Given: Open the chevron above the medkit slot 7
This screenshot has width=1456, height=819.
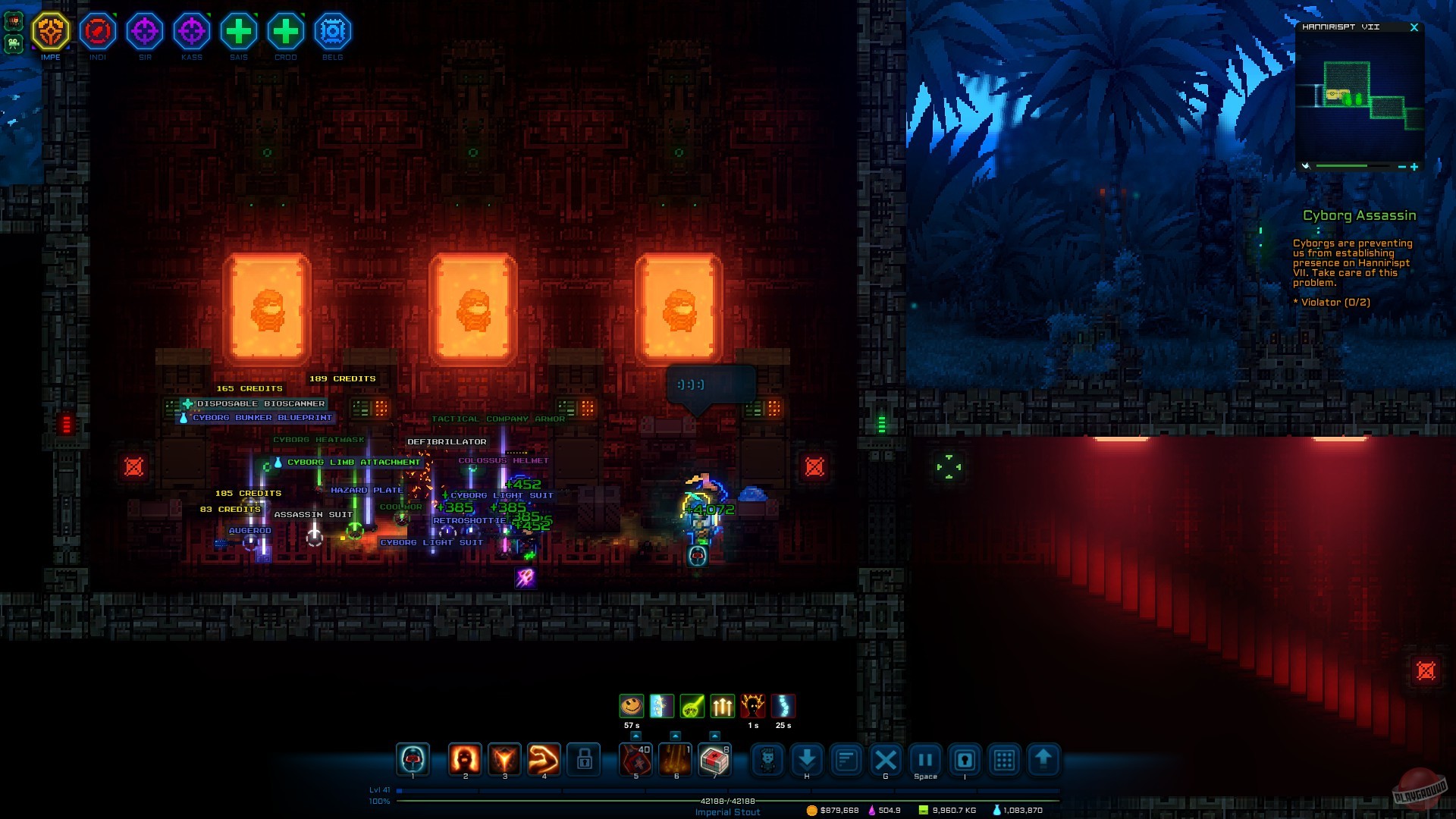Looking at the screenshot, I should pyautogui.click(x=715, y=735).
